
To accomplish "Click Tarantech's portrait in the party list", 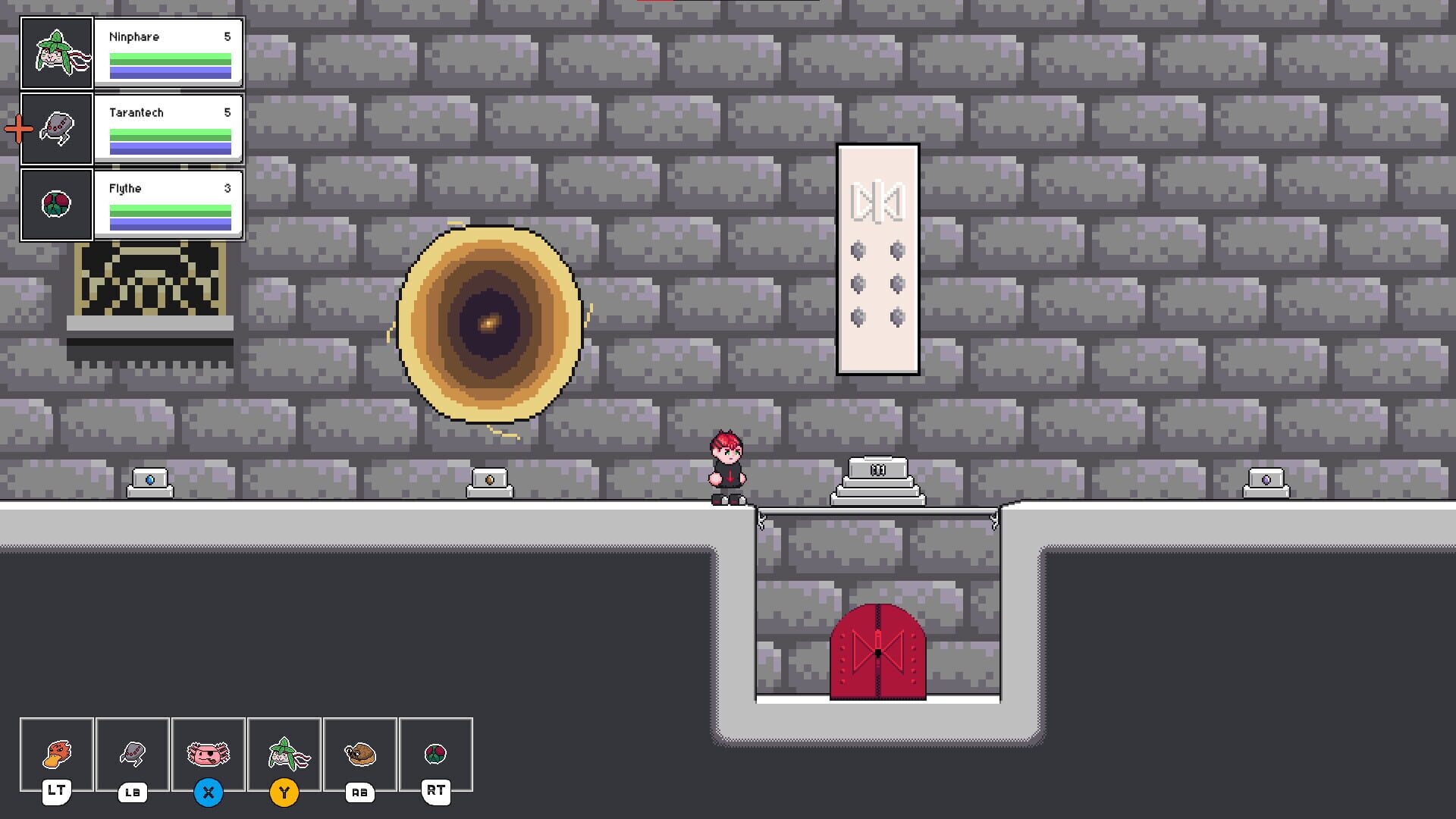I will (x=57, y=129).
